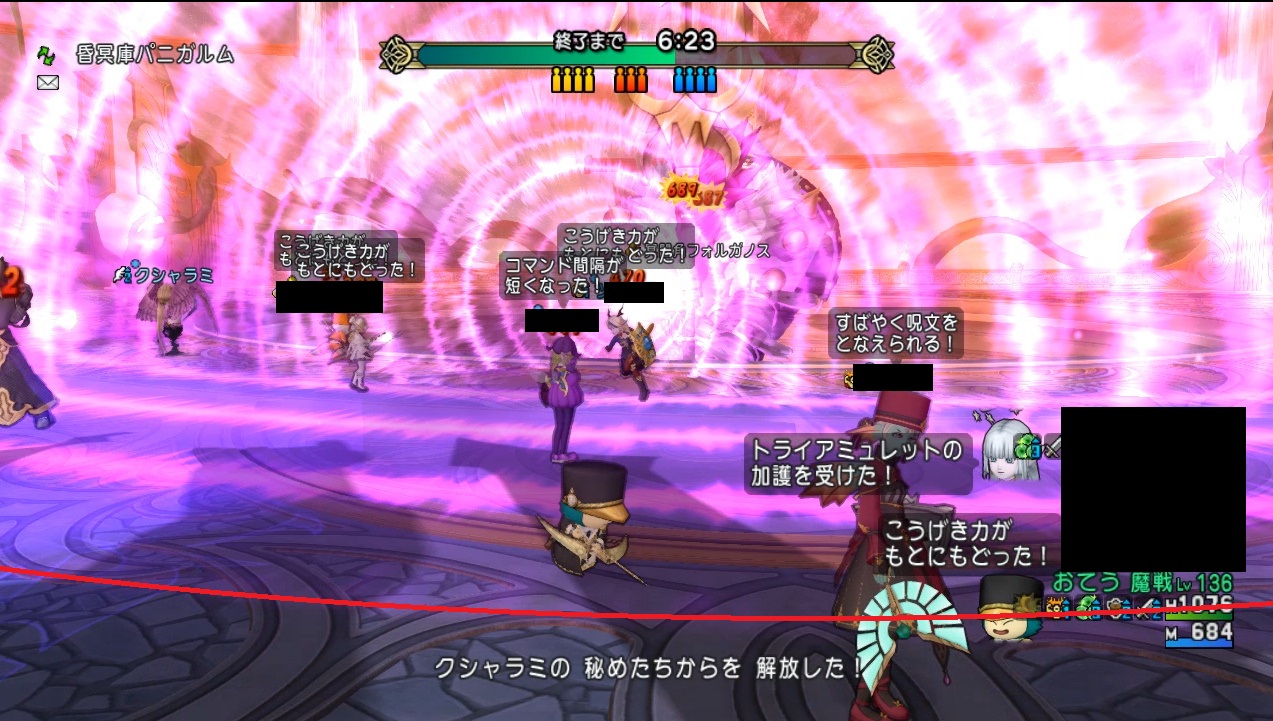
Task: Click the red party group icon
Action: coord(631,79)
